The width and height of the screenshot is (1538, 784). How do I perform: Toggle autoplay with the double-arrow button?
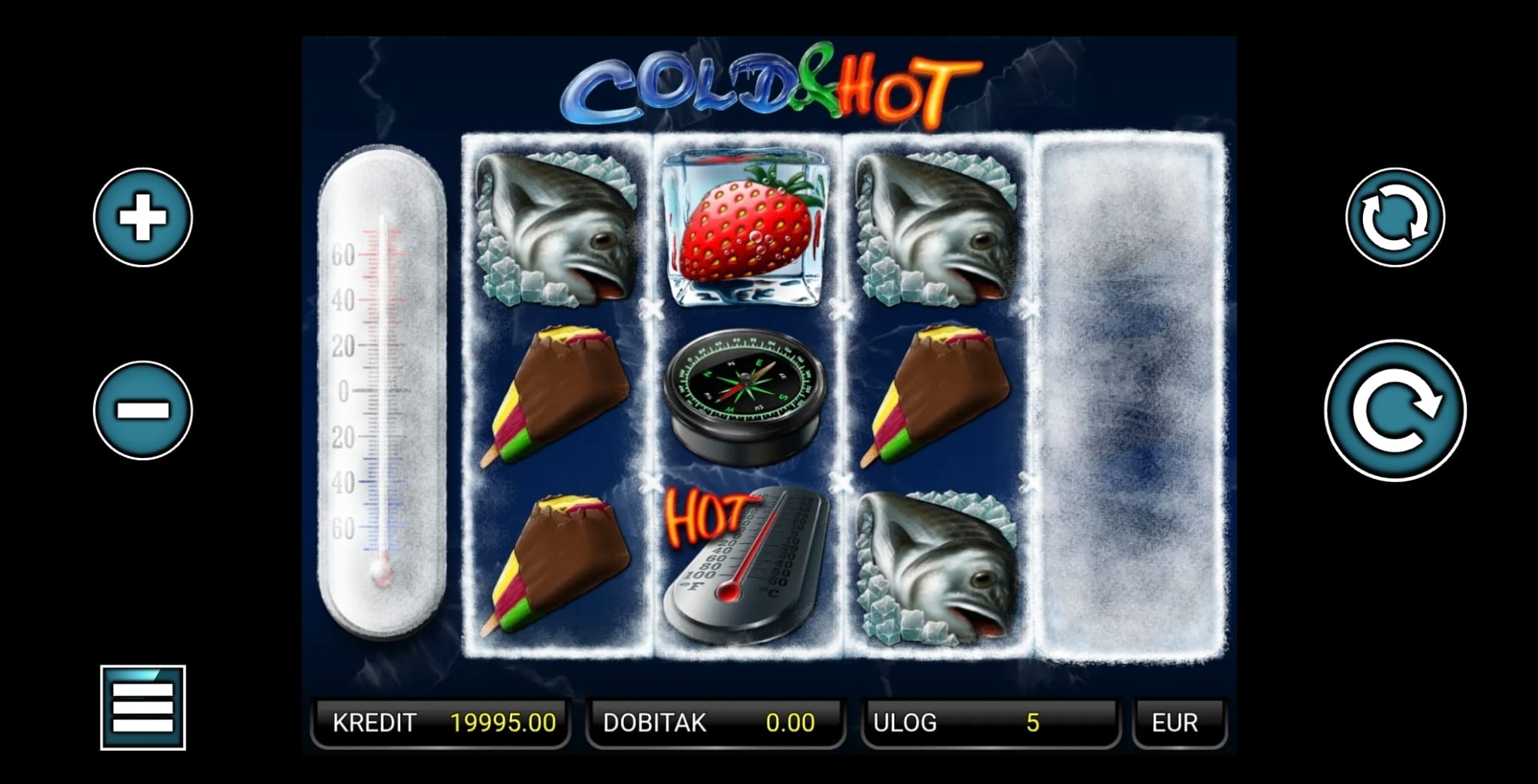(x=1395, y=217)
